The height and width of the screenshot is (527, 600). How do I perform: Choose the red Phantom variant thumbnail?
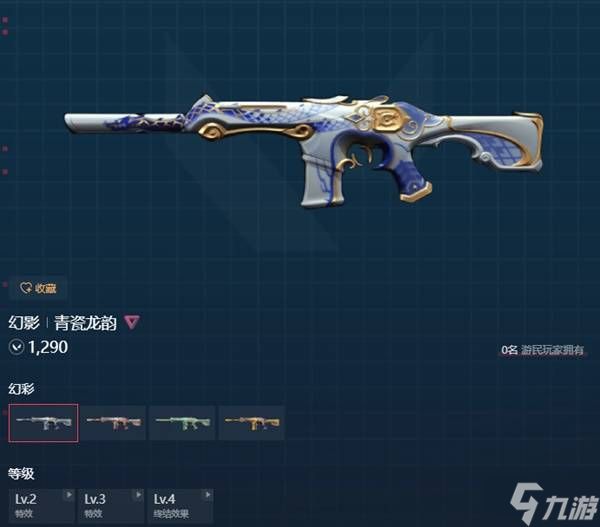point(113,423)
